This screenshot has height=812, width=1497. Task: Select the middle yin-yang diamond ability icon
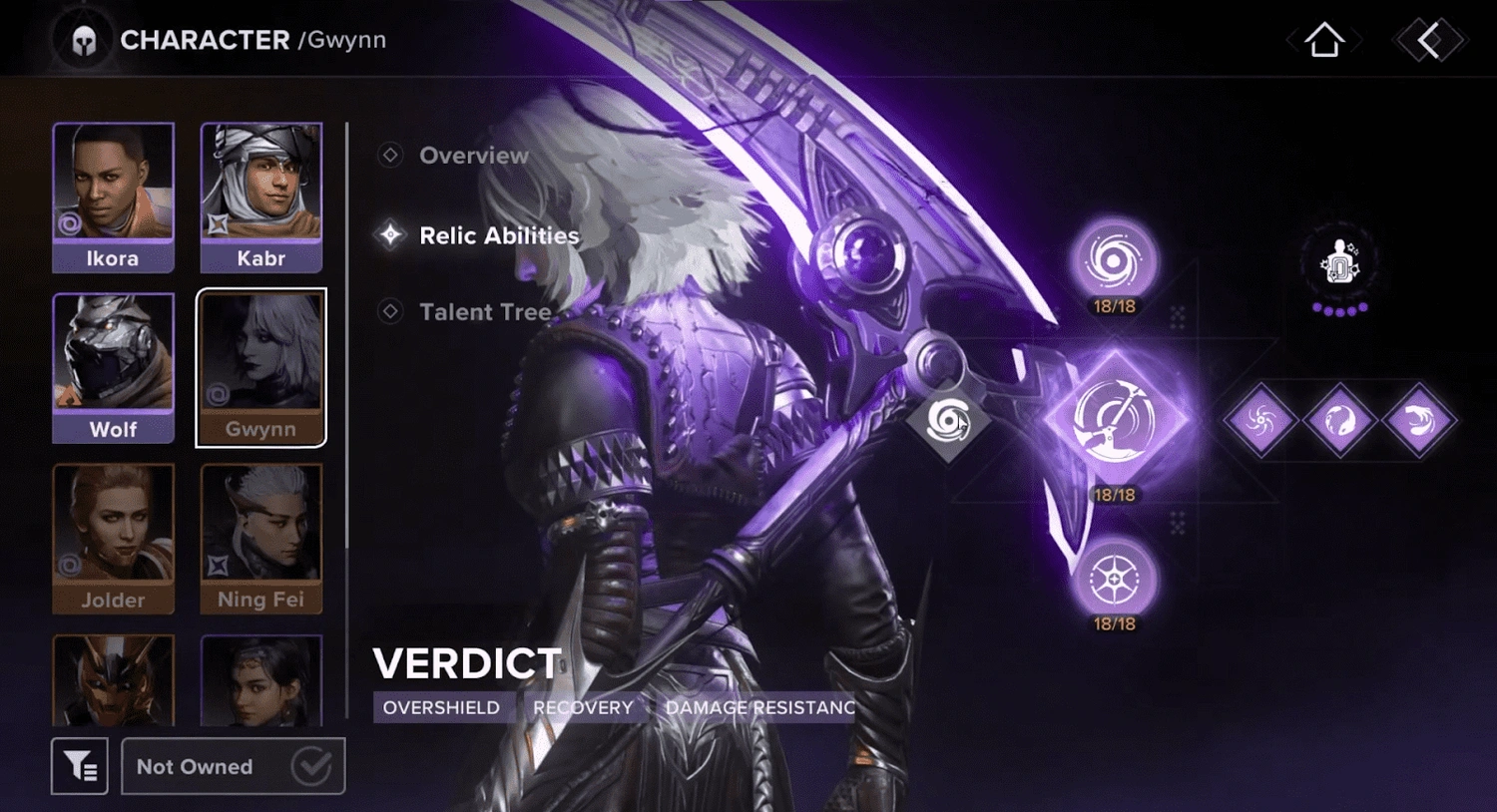[1338, 420]
